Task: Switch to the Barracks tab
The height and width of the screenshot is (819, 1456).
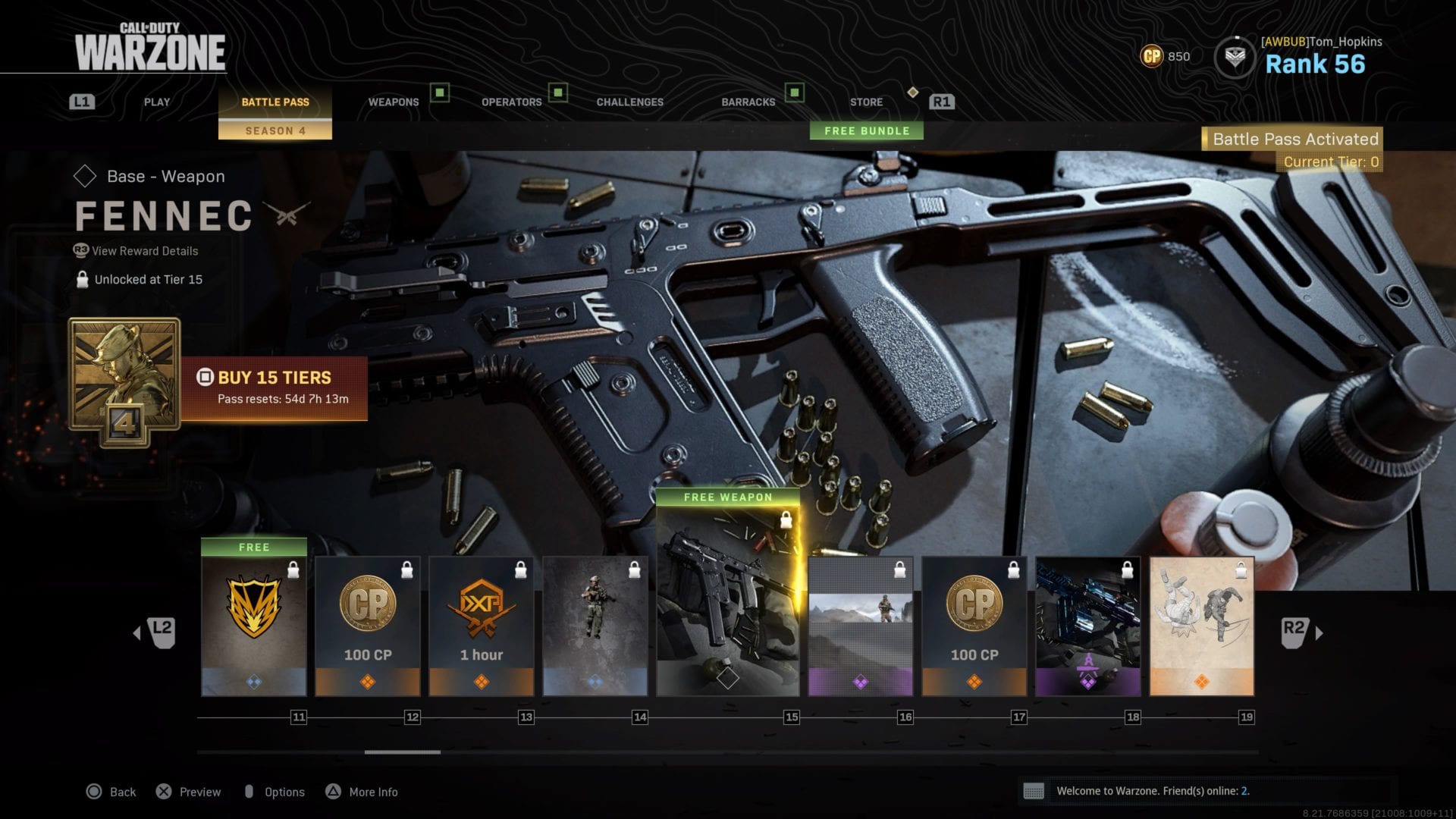Action: pyautogui.click(x=748, y=102)
